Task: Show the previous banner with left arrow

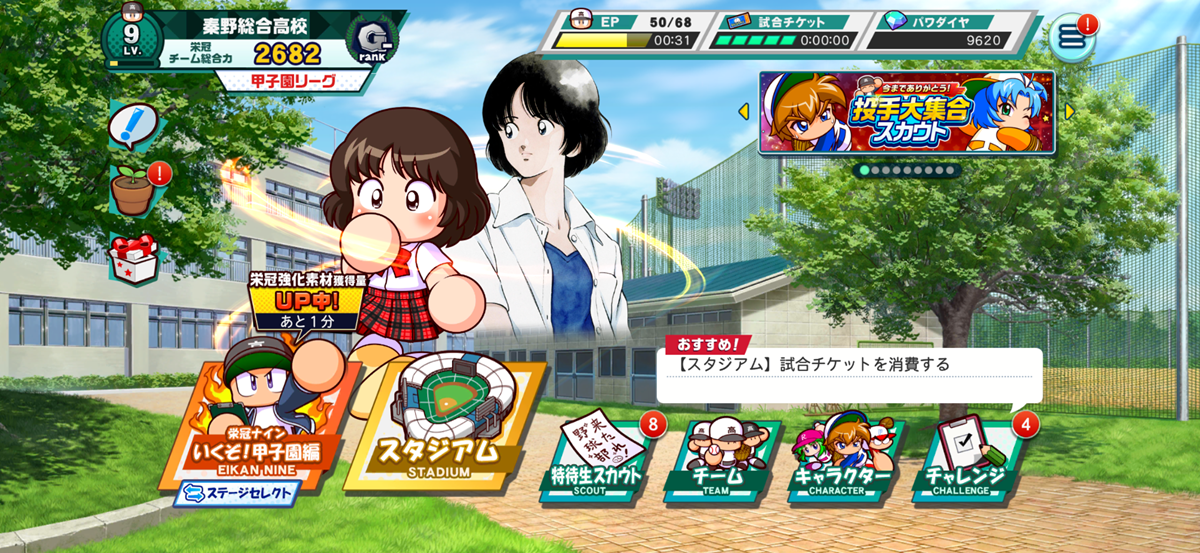Action: (744, 111)
